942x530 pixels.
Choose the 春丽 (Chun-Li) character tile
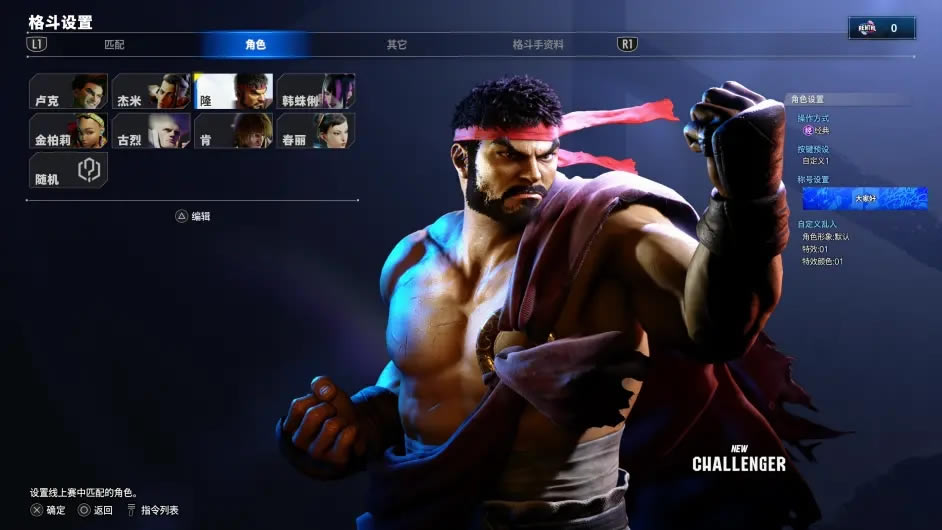[316, 131]
